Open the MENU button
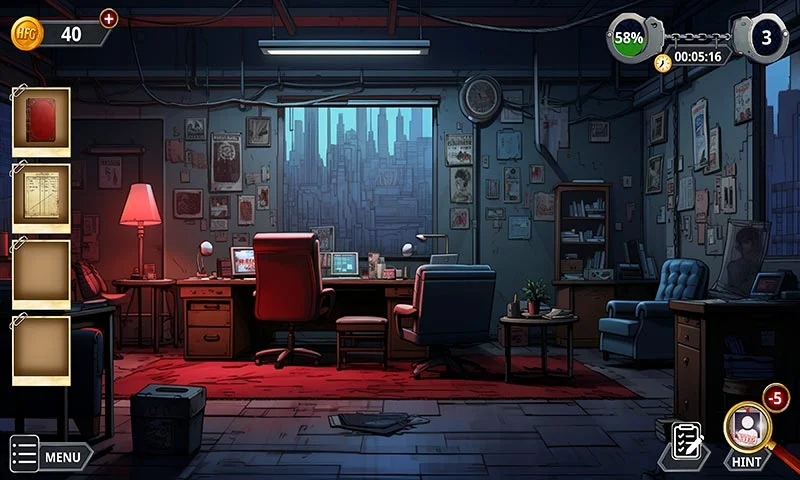Screen dimensions: 800x480 [x=51, y=457]
